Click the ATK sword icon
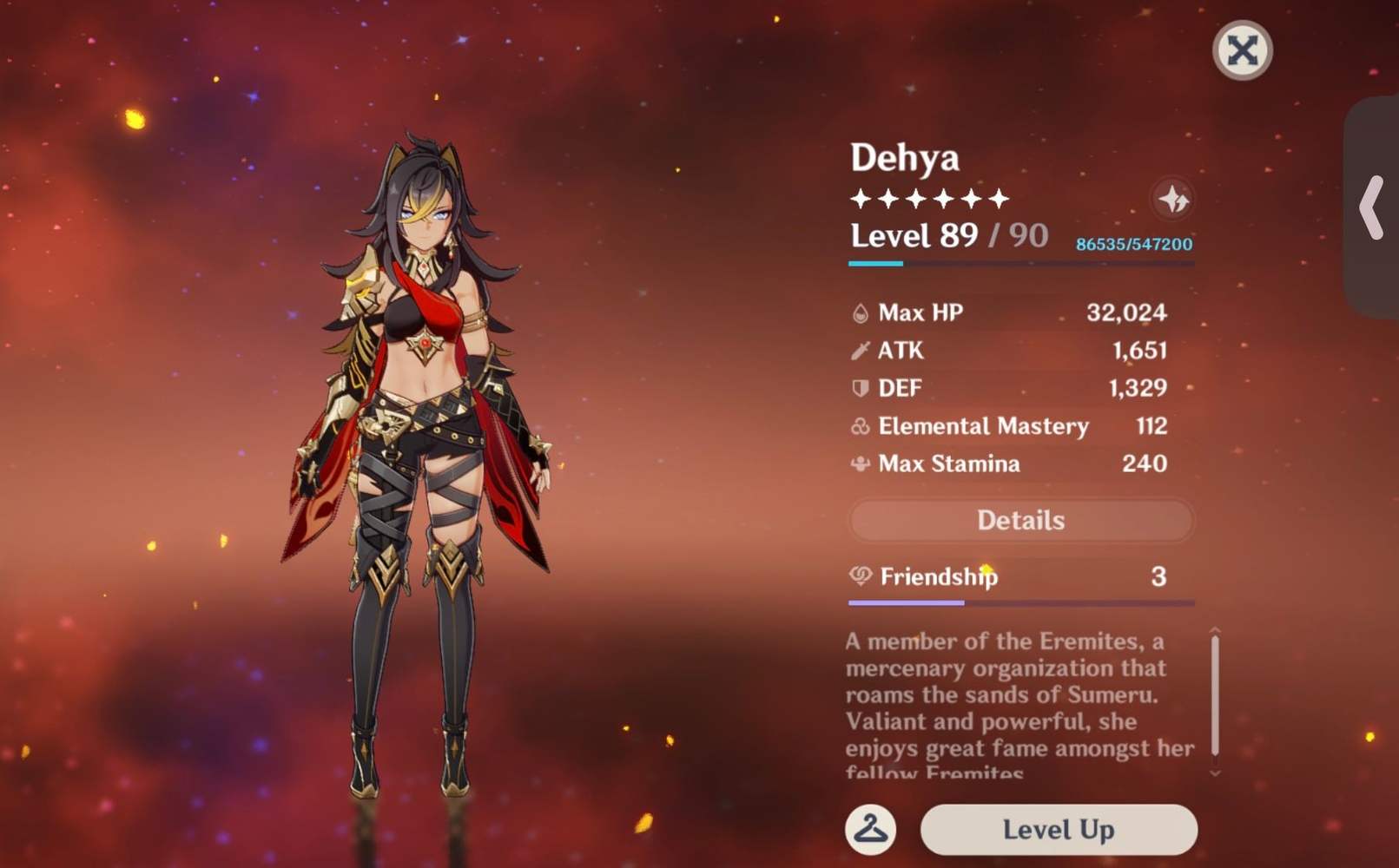The height and width of the screenshot is (868, 1399). click(859, 351)
